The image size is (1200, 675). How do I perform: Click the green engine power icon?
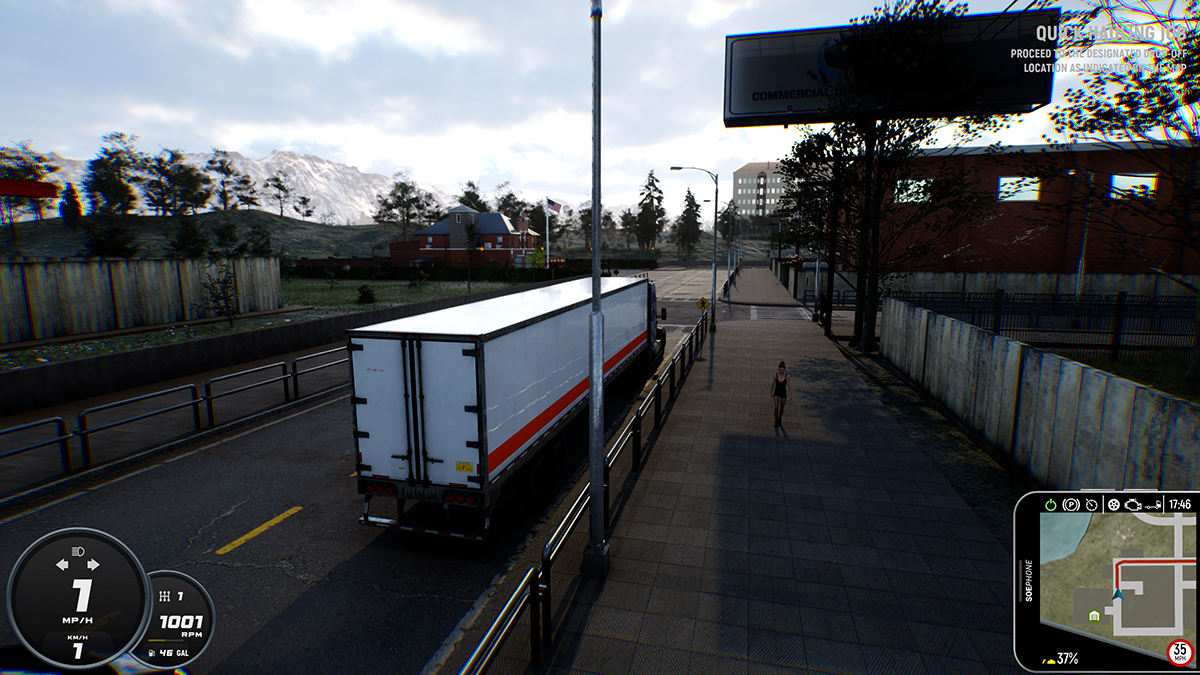[1050, 504]
